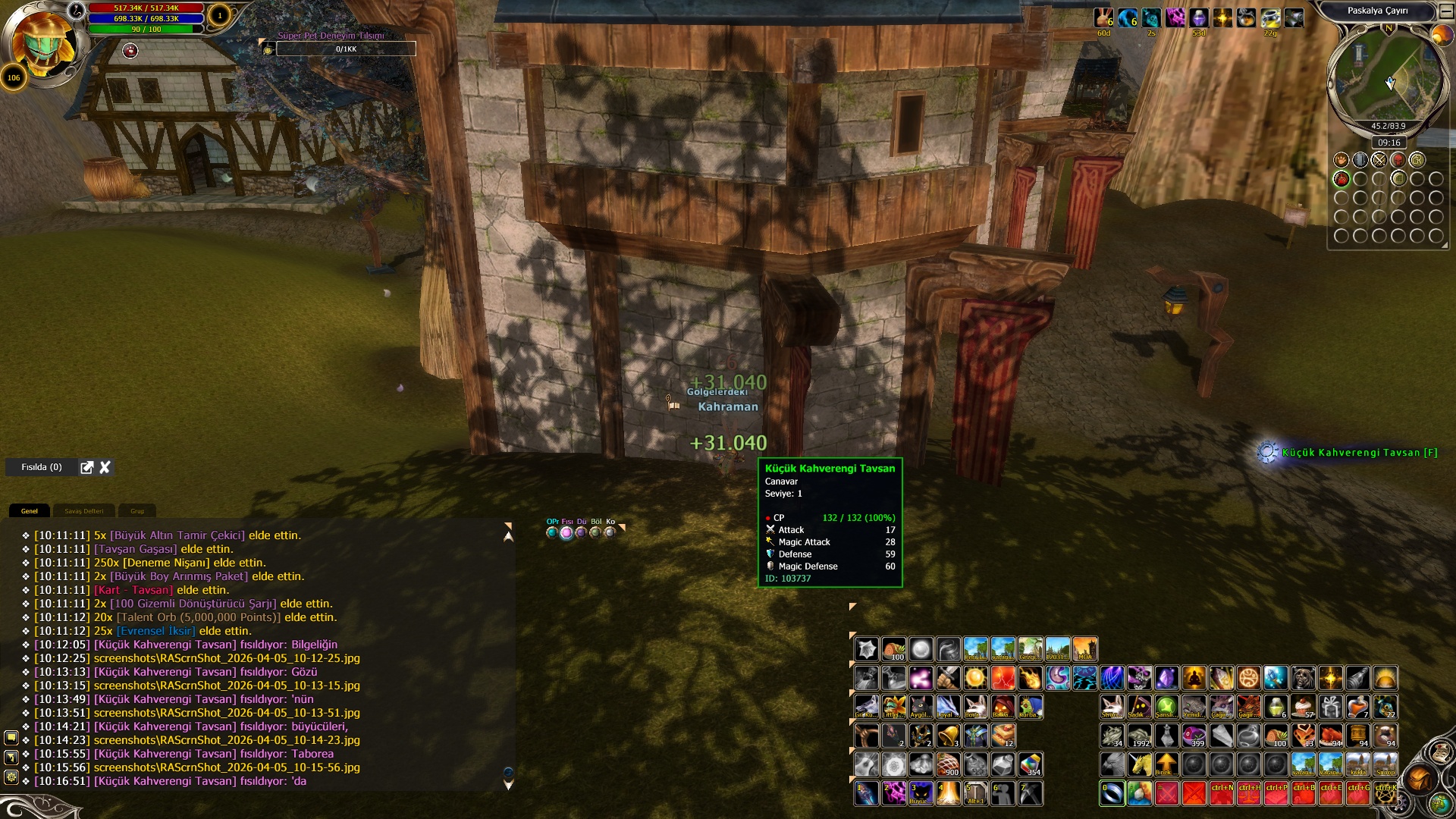Image resolution: width=1456 pixels, height=819 pixels.
Task: Select the Grup chat tab
Action: point(137,511)
